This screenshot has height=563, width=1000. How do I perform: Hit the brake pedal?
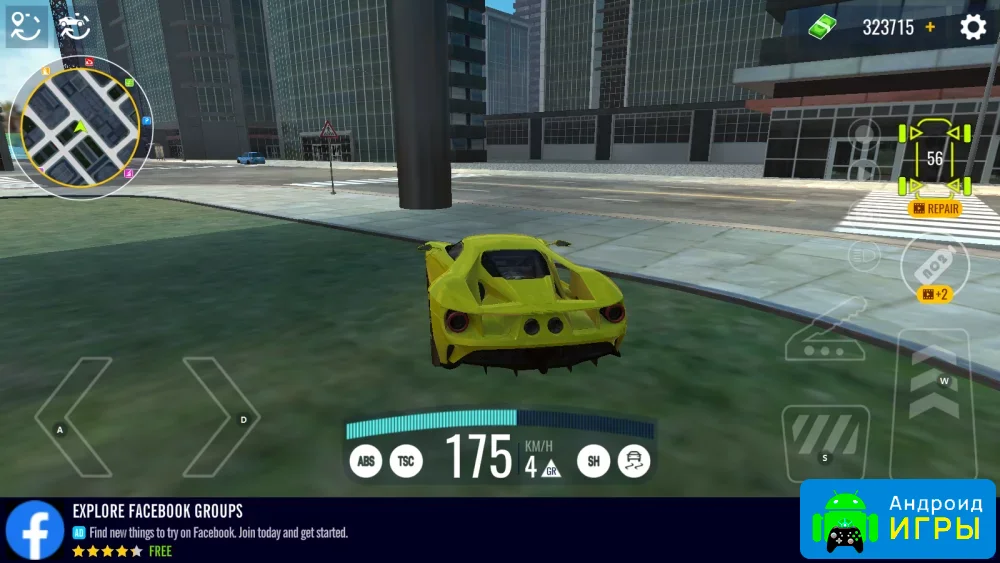pyautogui.click(x=824, y=442)
